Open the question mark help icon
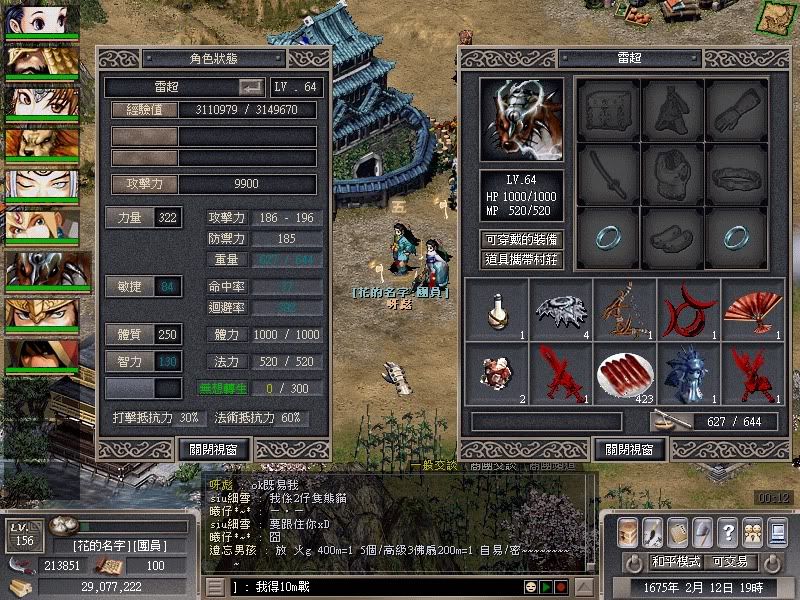This screenshot has height=600, width=800. click(727, 532)
